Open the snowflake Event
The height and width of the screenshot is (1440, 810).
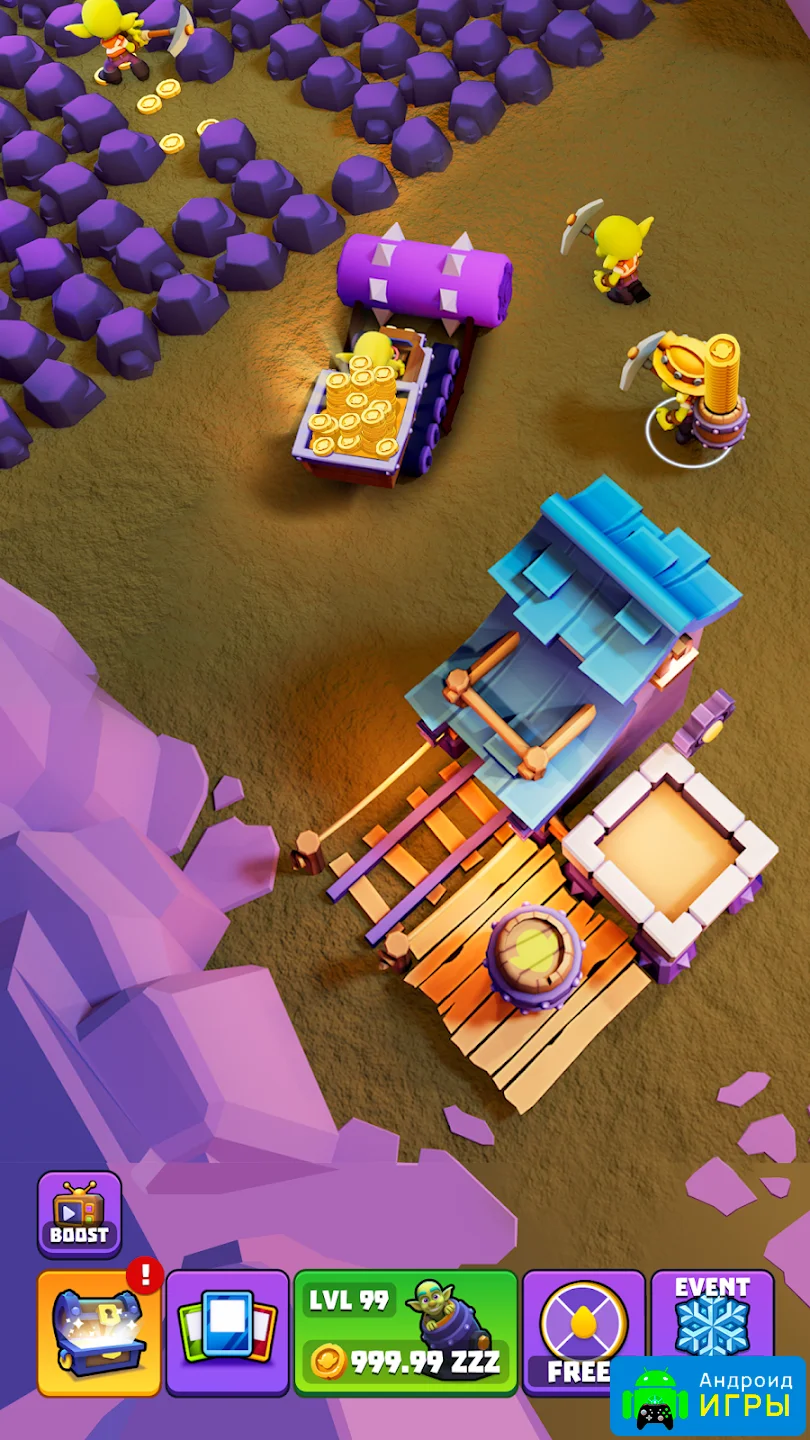tap(712, 1312)
